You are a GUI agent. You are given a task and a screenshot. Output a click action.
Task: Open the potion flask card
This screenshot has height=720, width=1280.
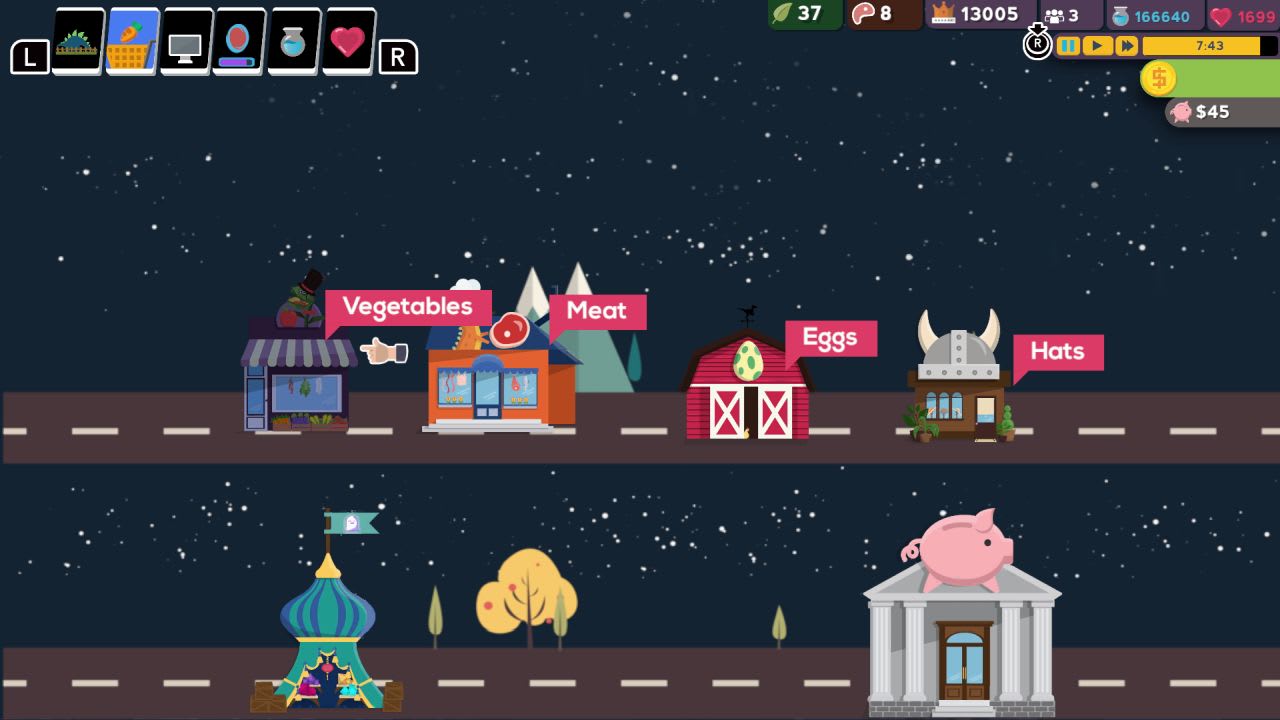tap(290, 40)
